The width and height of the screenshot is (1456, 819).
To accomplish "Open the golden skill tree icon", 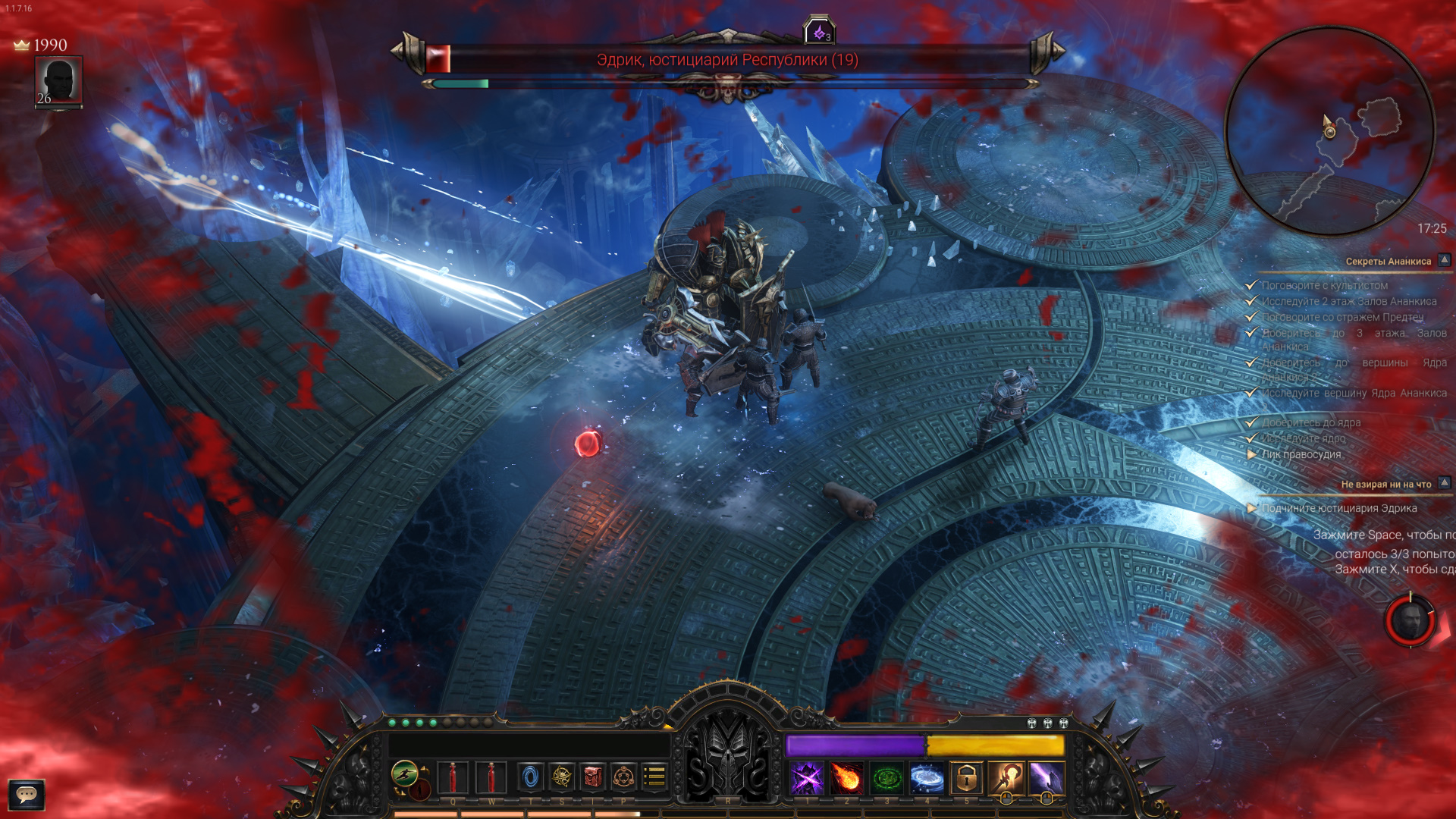I will point(562,777).
